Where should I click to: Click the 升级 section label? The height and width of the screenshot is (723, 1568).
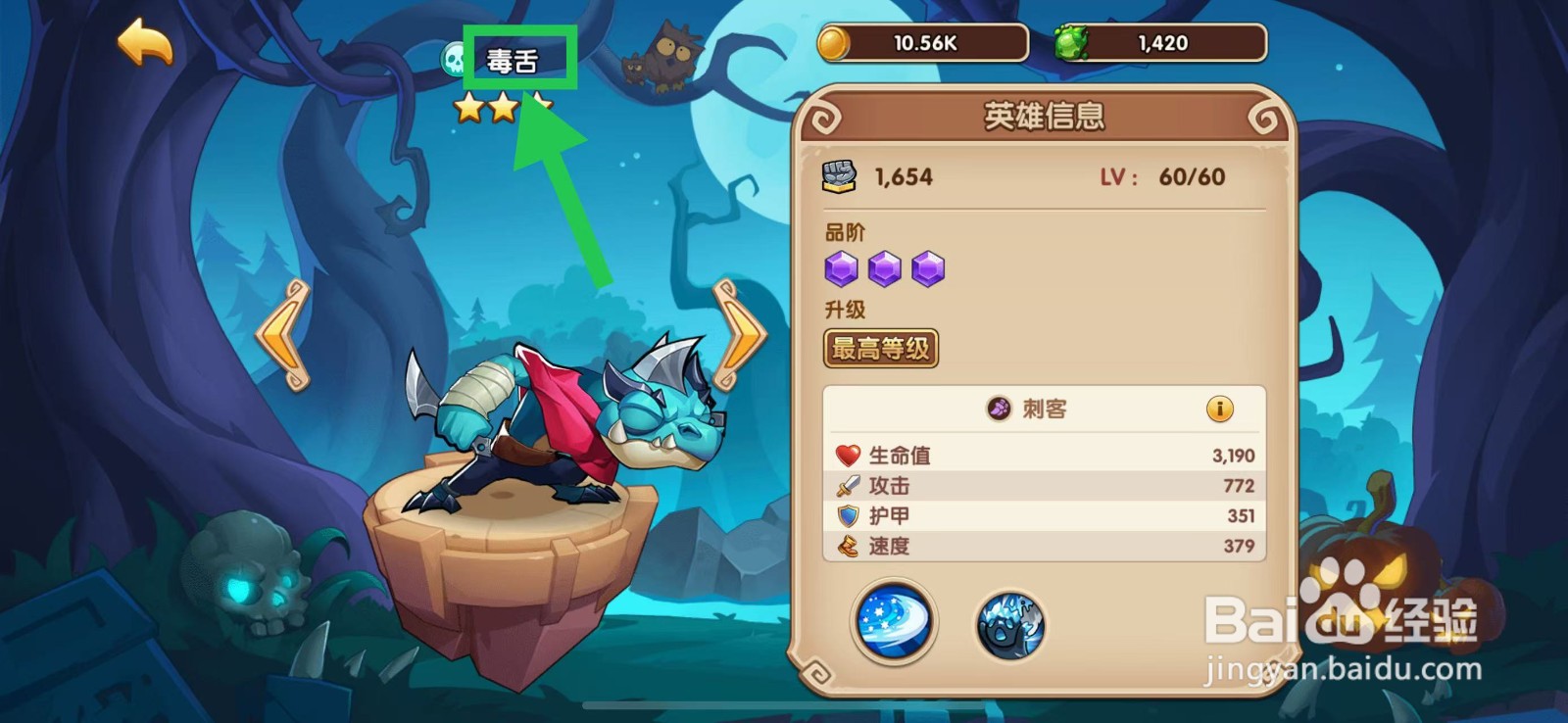[x=844, y=310]
